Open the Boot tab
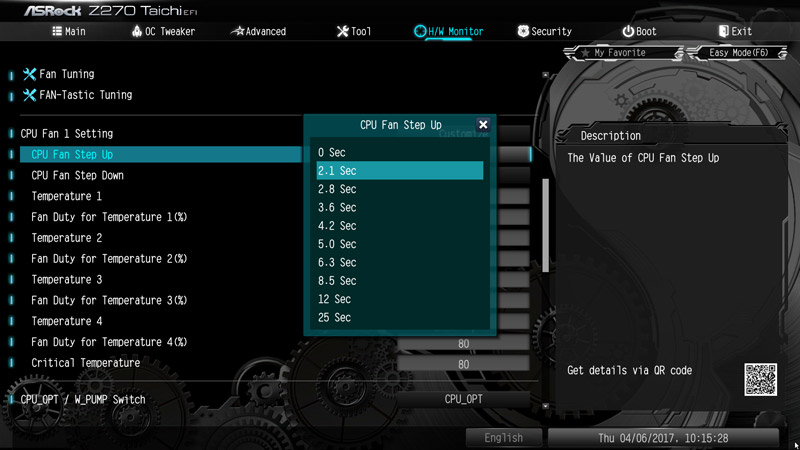This screenshot has width=800, height=450. click(639, 31)
